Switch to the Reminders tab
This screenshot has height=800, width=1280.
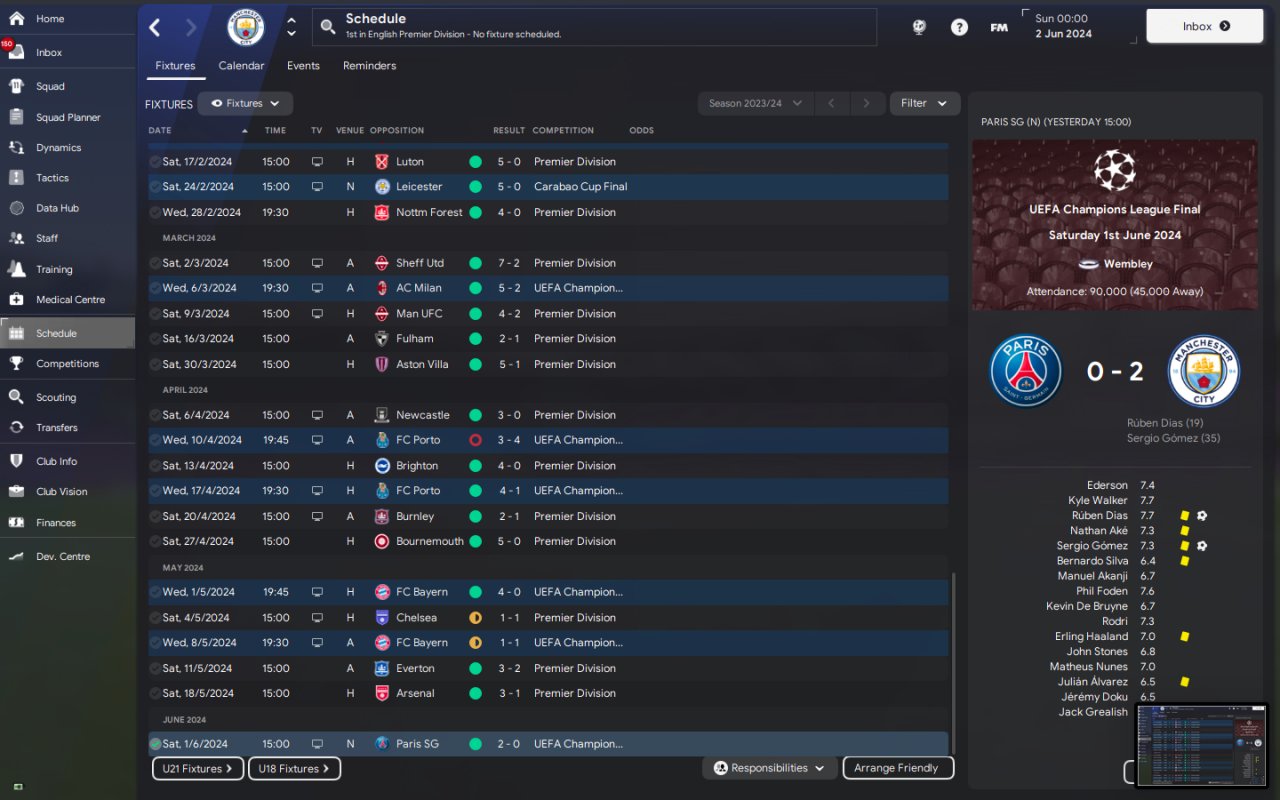point(369,66)
